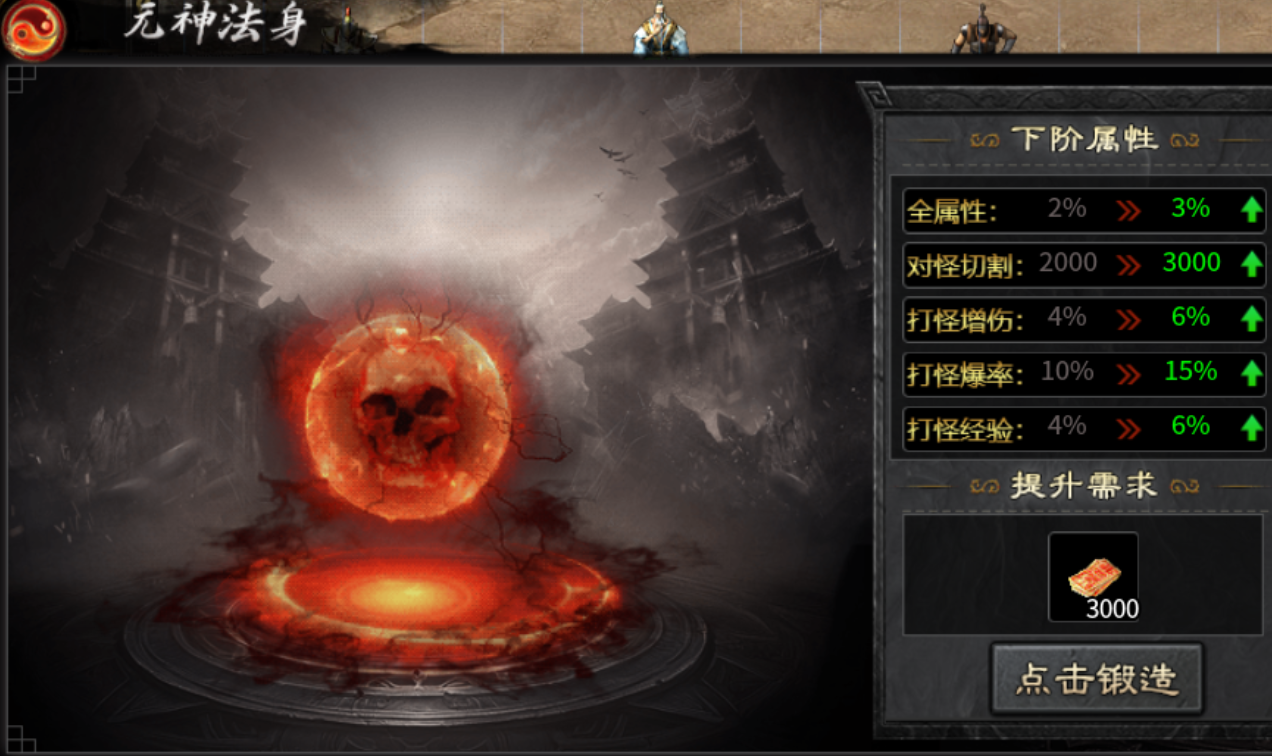
Task: Click the yin-yang emblem icon
Action: pos(33,29)
